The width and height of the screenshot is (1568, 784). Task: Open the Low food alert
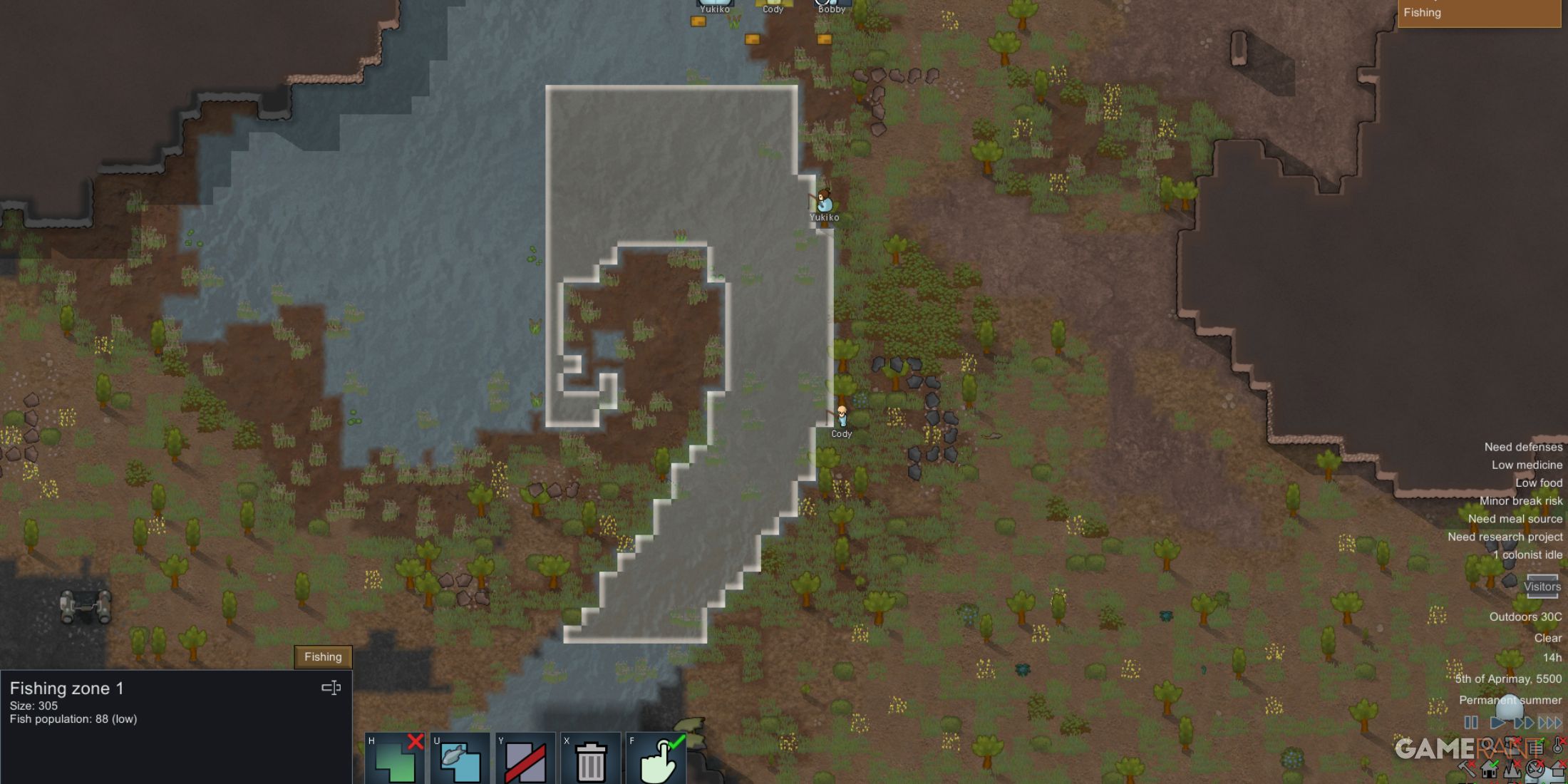click(x=1539, y=483)
